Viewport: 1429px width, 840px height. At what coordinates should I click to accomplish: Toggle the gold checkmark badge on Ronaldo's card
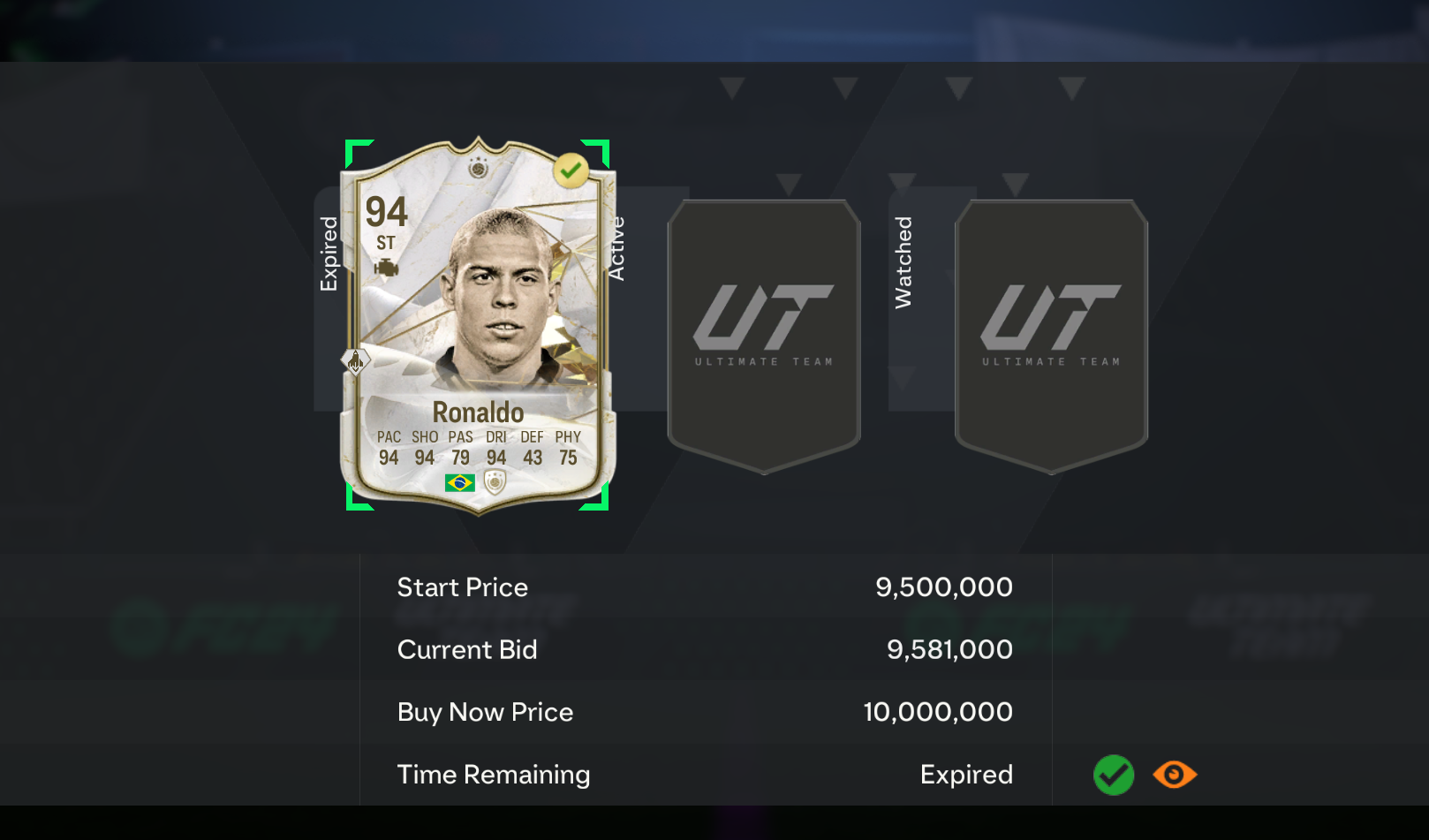(573, 168)
